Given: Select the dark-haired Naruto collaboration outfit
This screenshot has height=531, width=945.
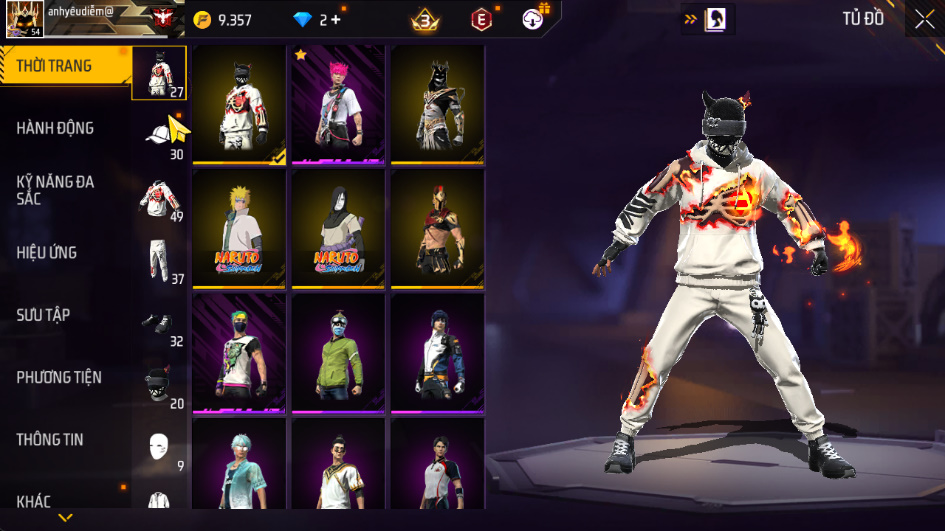Looking at the screenshot, I should 338,229.
